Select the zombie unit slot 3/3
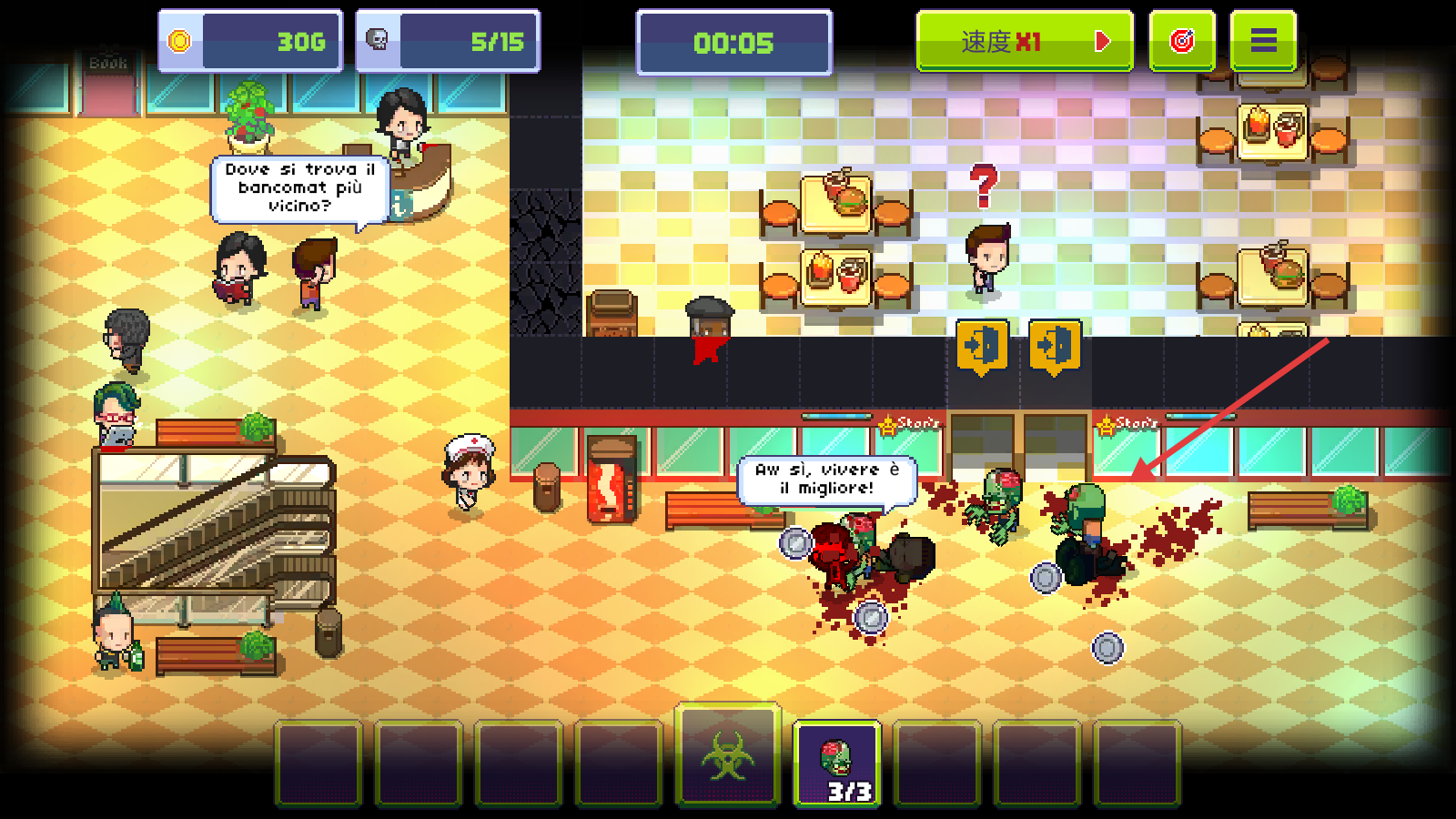This screenshot has height=819, width=1456. 837,764
